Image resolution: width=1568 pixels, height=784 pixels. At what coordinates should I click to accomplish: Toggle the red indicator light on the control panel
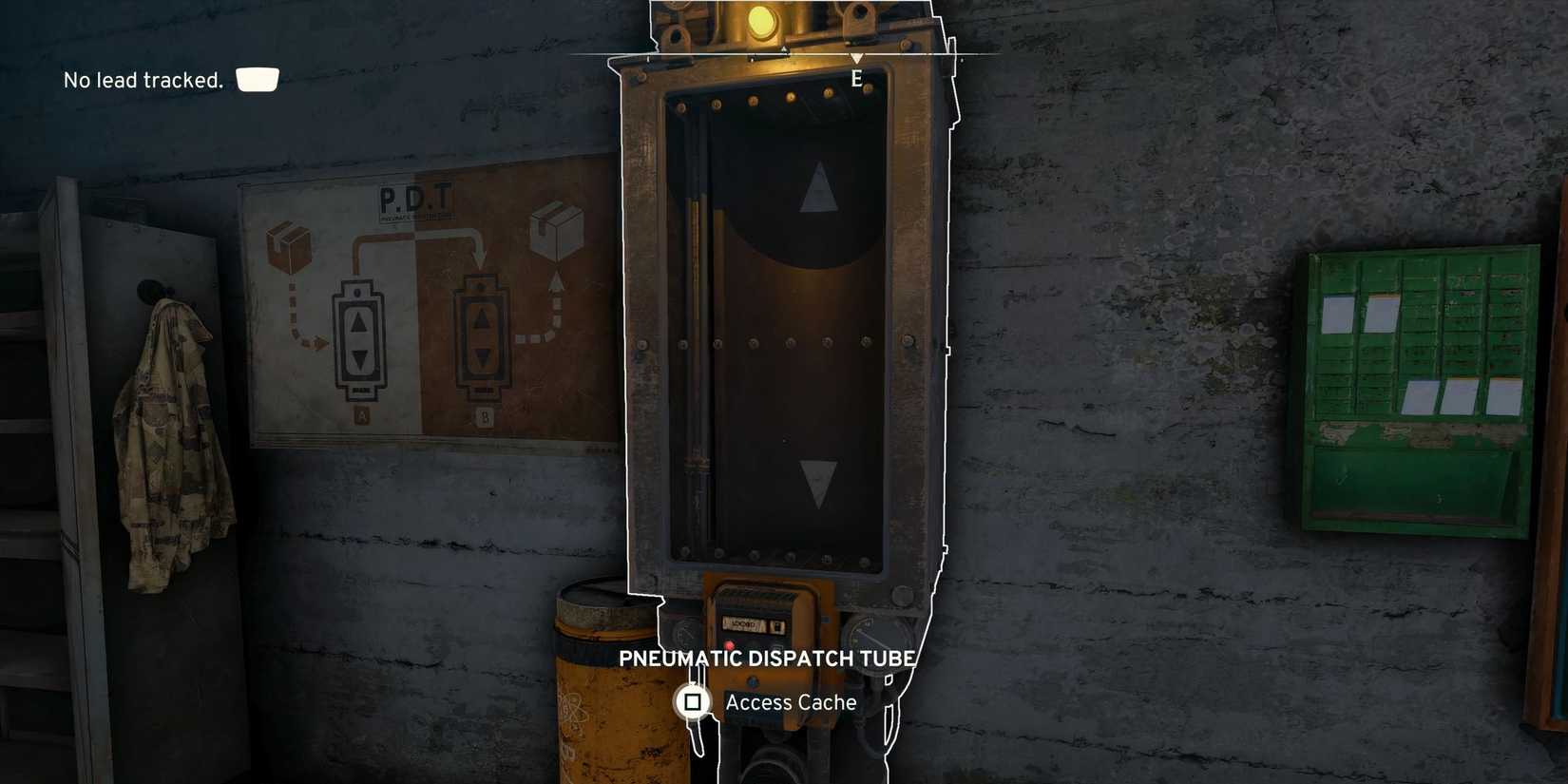[730, 645]
